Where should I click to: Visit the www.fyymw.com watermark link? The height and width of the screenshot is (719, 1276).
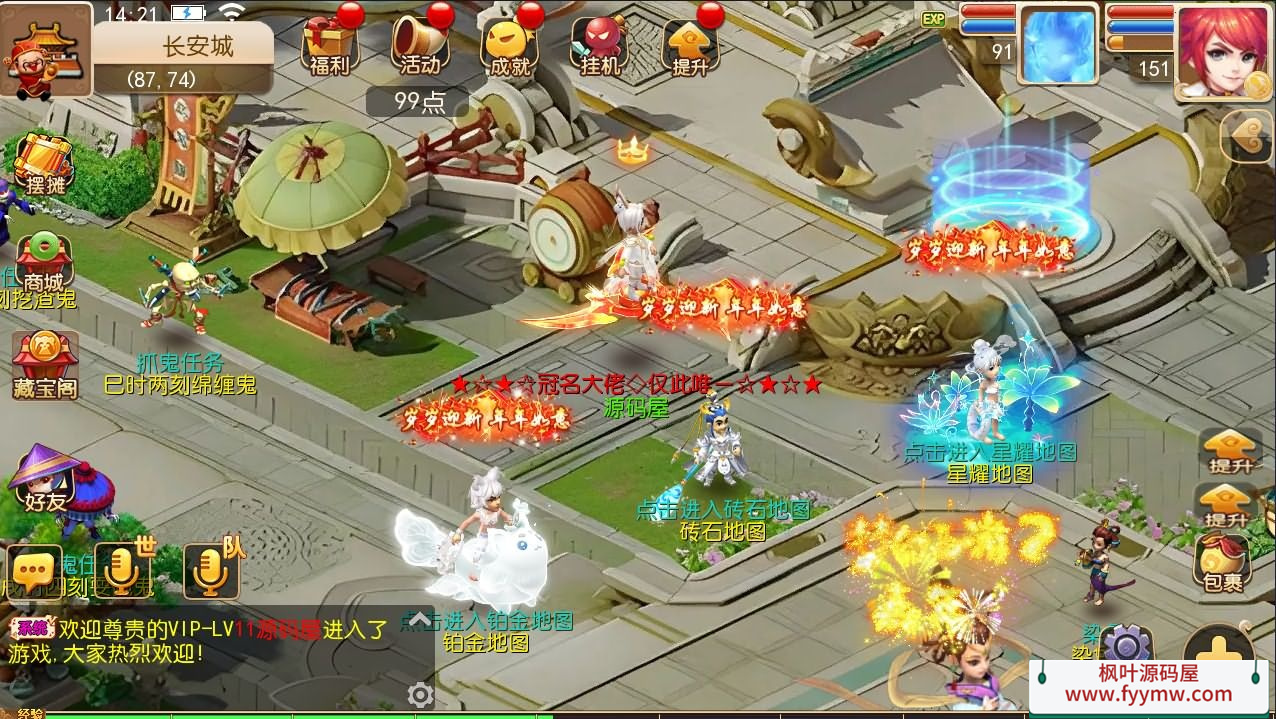pyautogui.click(x=1148, y=694)
